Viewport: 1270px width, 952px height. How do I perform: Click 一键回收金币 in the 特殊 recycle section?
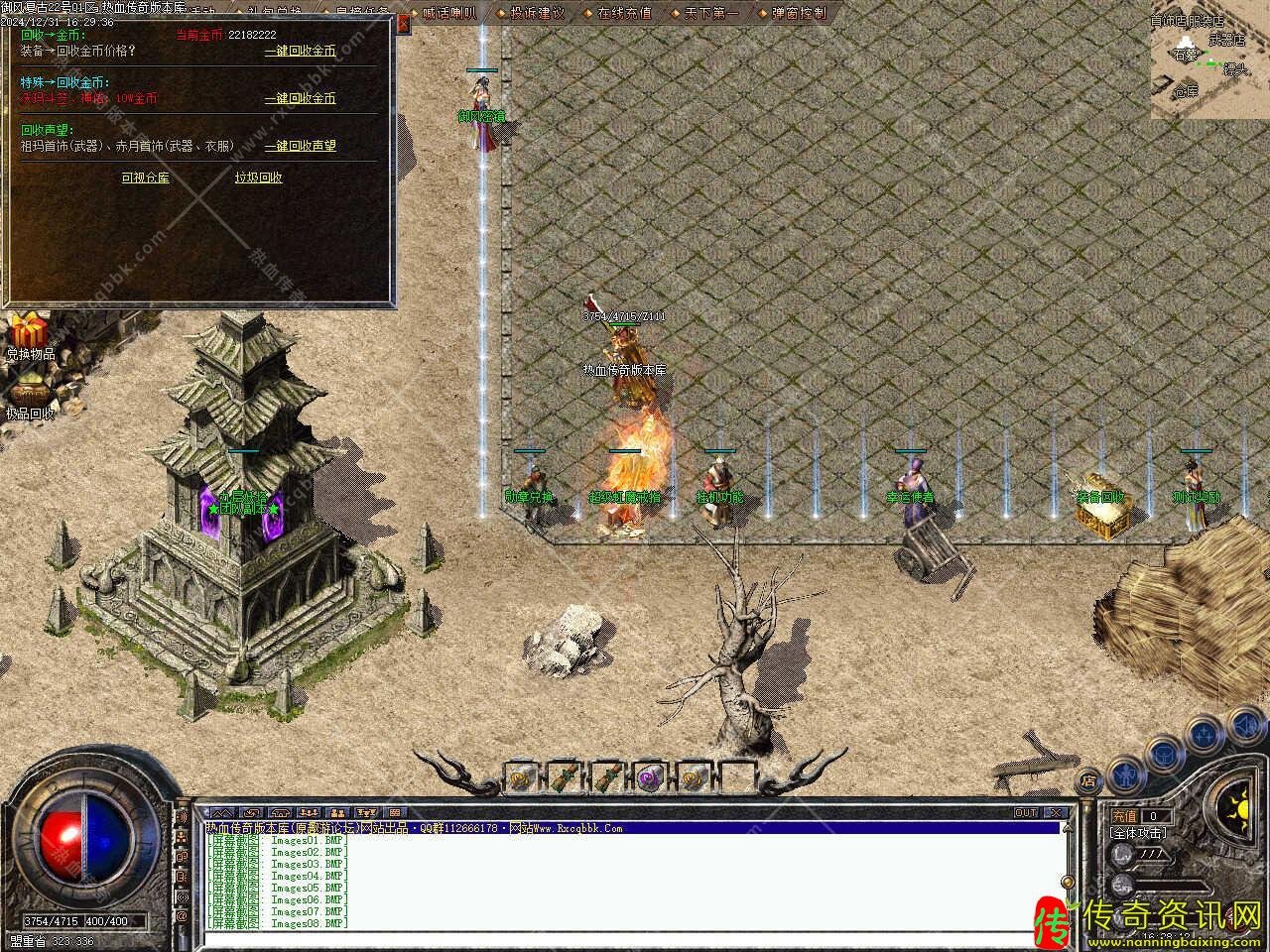pyautogui.click(x=300, y=98)
